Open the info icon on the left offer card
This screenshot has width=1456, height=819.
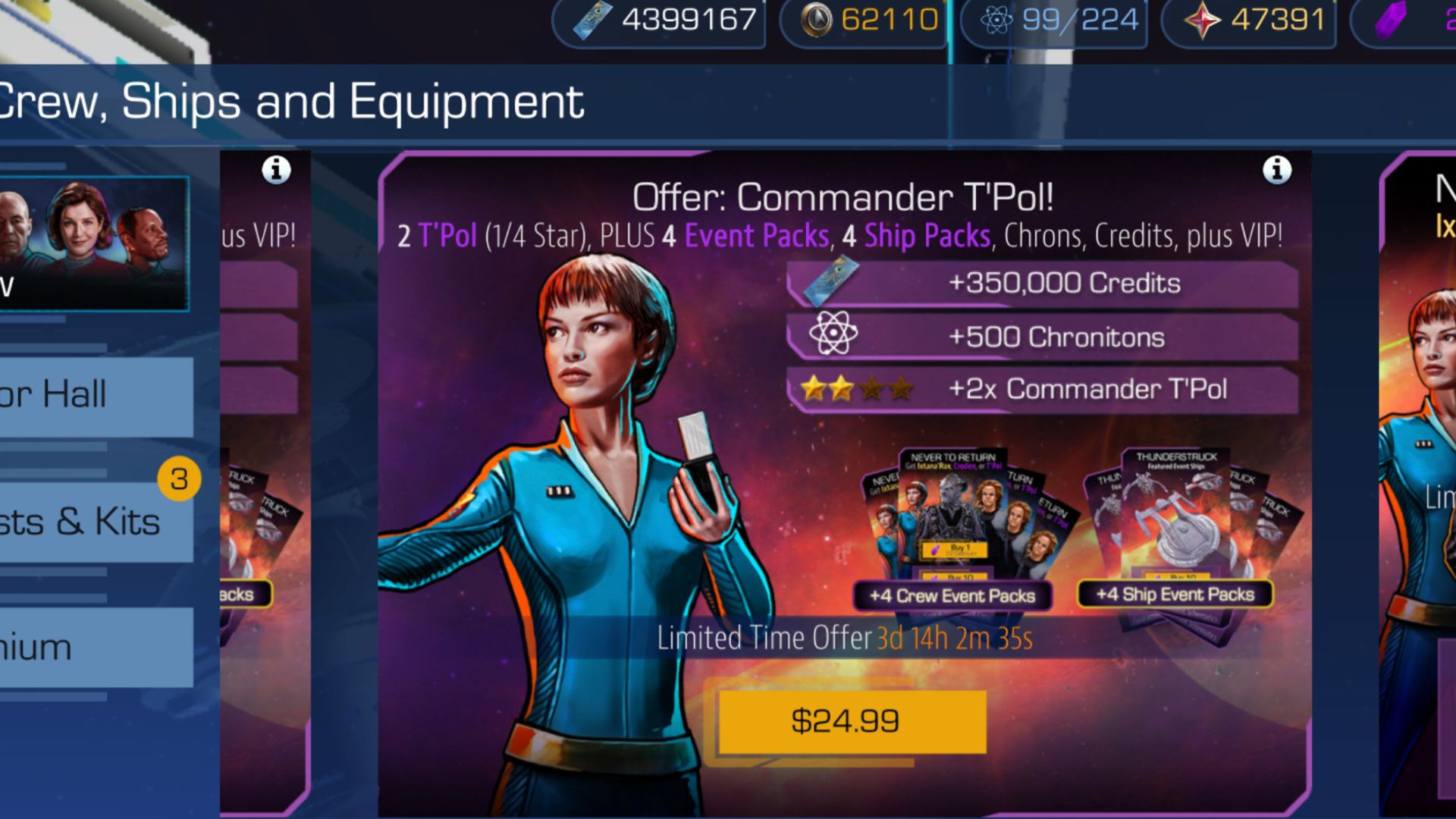coord(275,169)
